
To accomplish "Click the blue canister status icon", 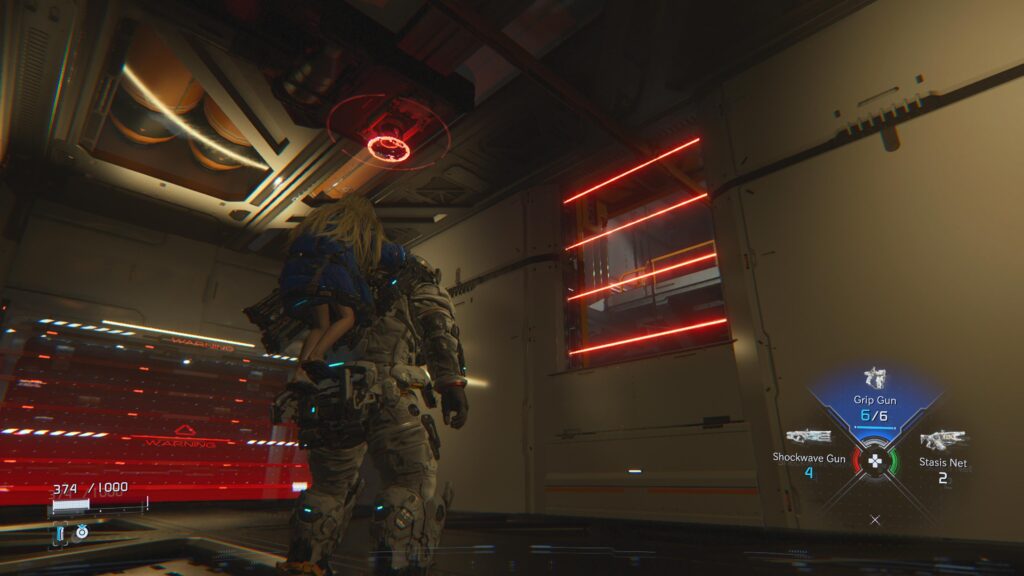I will point(61,533).
